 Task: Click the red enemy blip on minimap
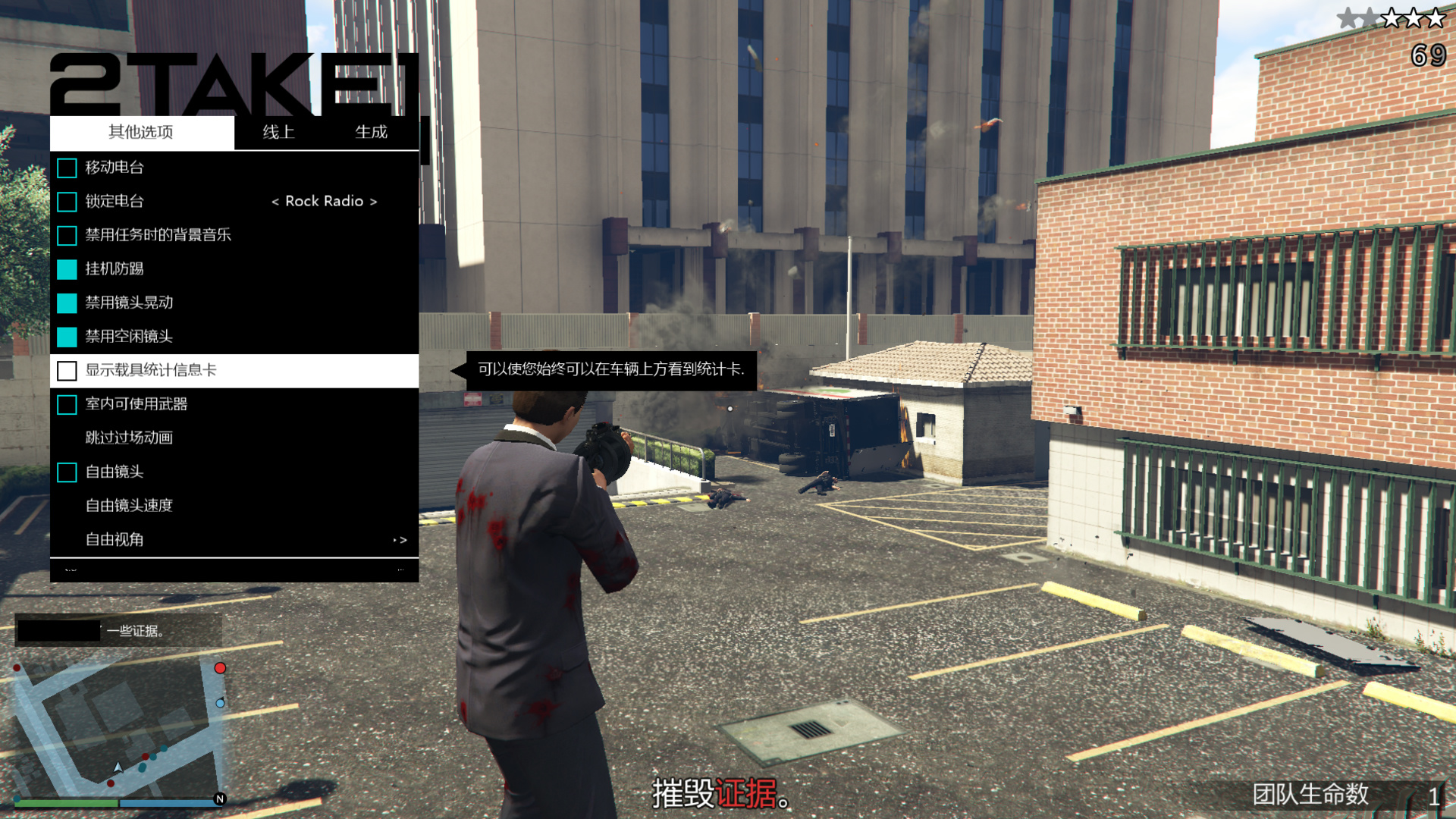[221, 668]
